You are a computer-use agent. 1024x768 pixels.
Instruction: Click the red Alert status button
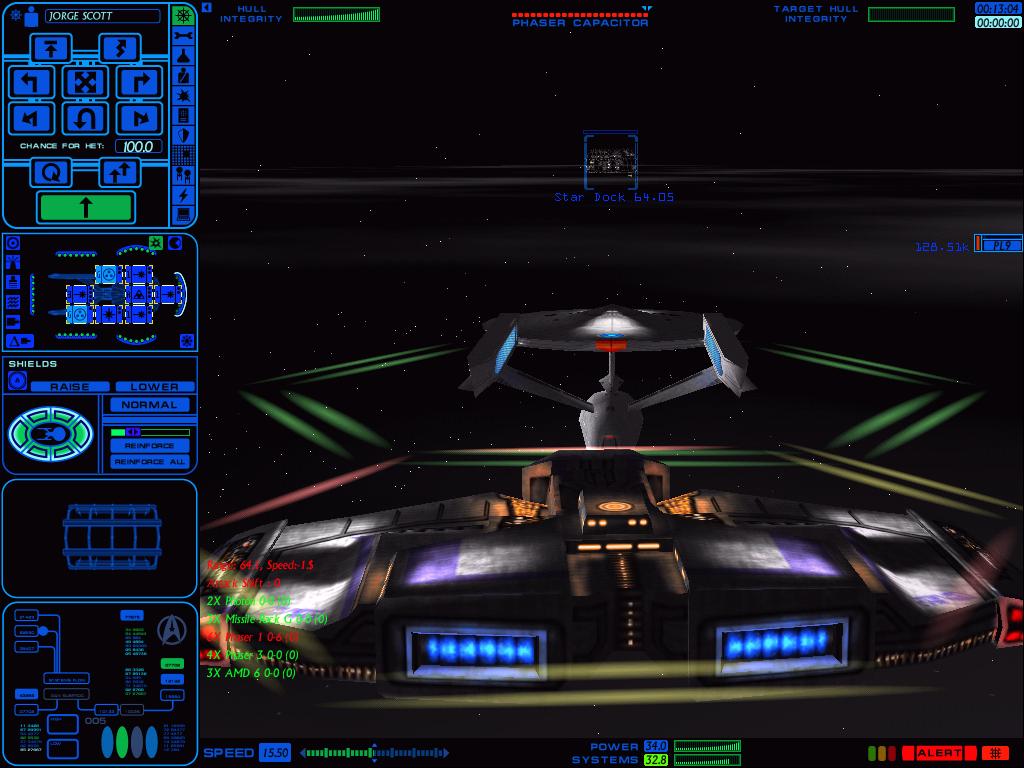[938, 753]
